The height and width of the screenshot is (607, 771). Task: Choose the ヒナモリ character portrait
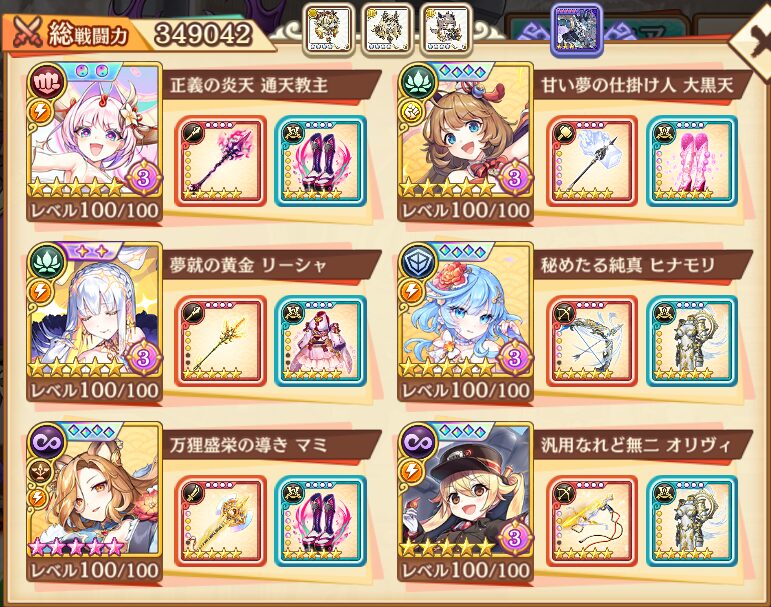click(x=465, y=310)
